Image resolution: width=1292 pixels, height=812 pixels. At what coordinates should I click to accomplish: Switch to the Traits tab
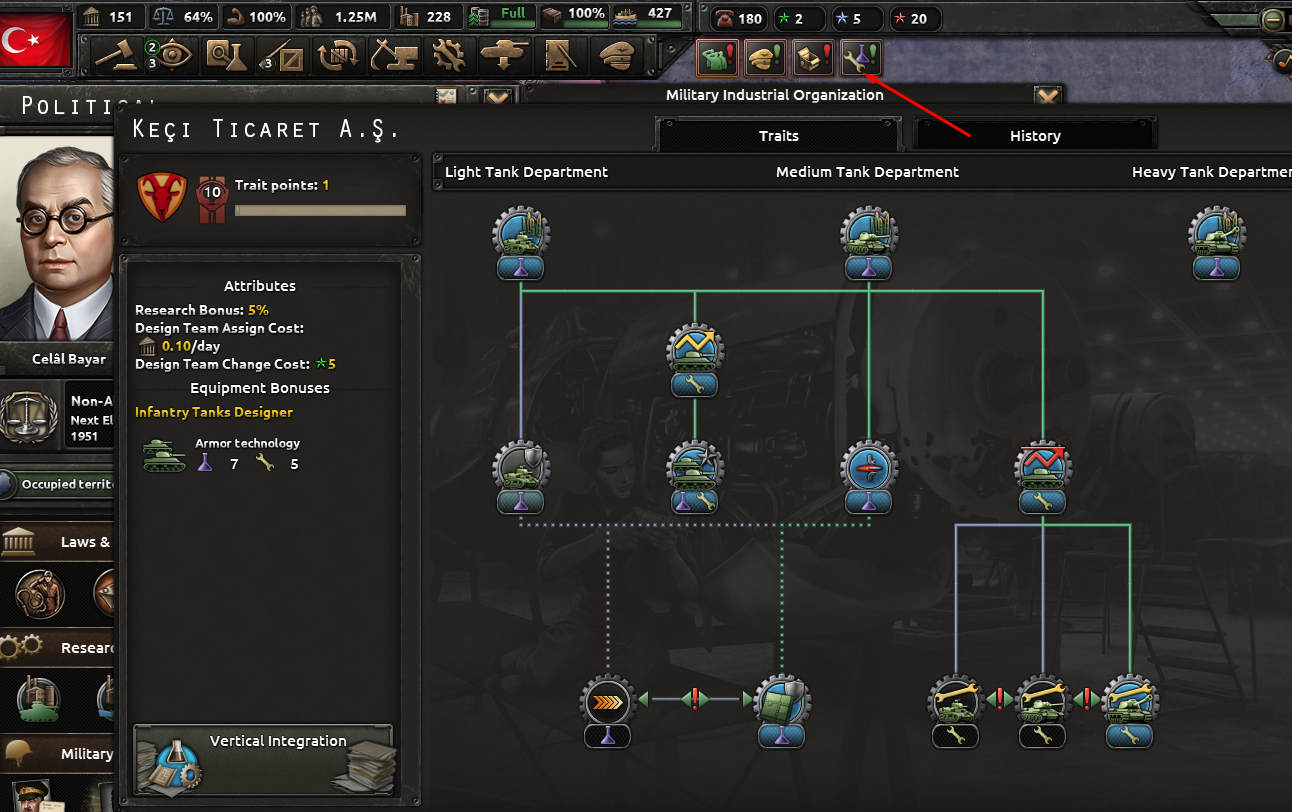(778, 136)
